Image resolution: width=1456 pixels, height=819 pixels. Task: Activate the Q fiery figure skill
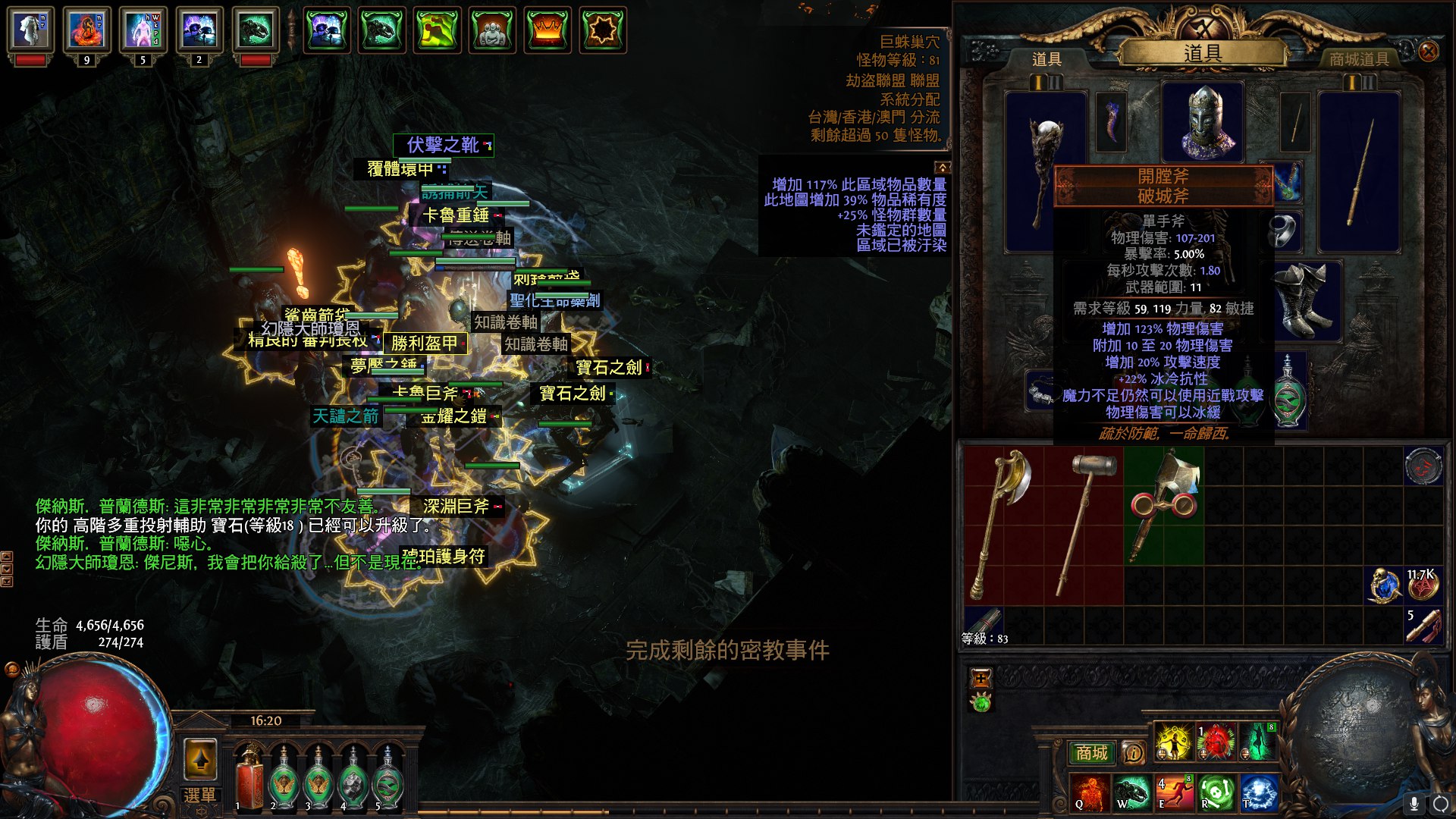1090,792
